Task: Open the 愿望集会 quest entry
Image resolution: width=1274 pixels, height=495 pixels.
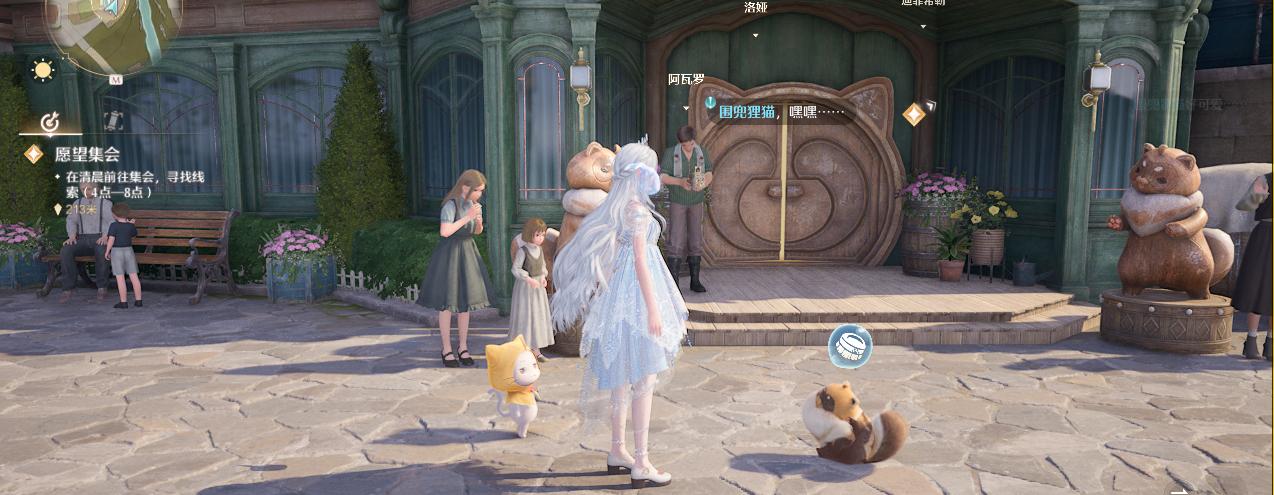Action: (87, 154)
